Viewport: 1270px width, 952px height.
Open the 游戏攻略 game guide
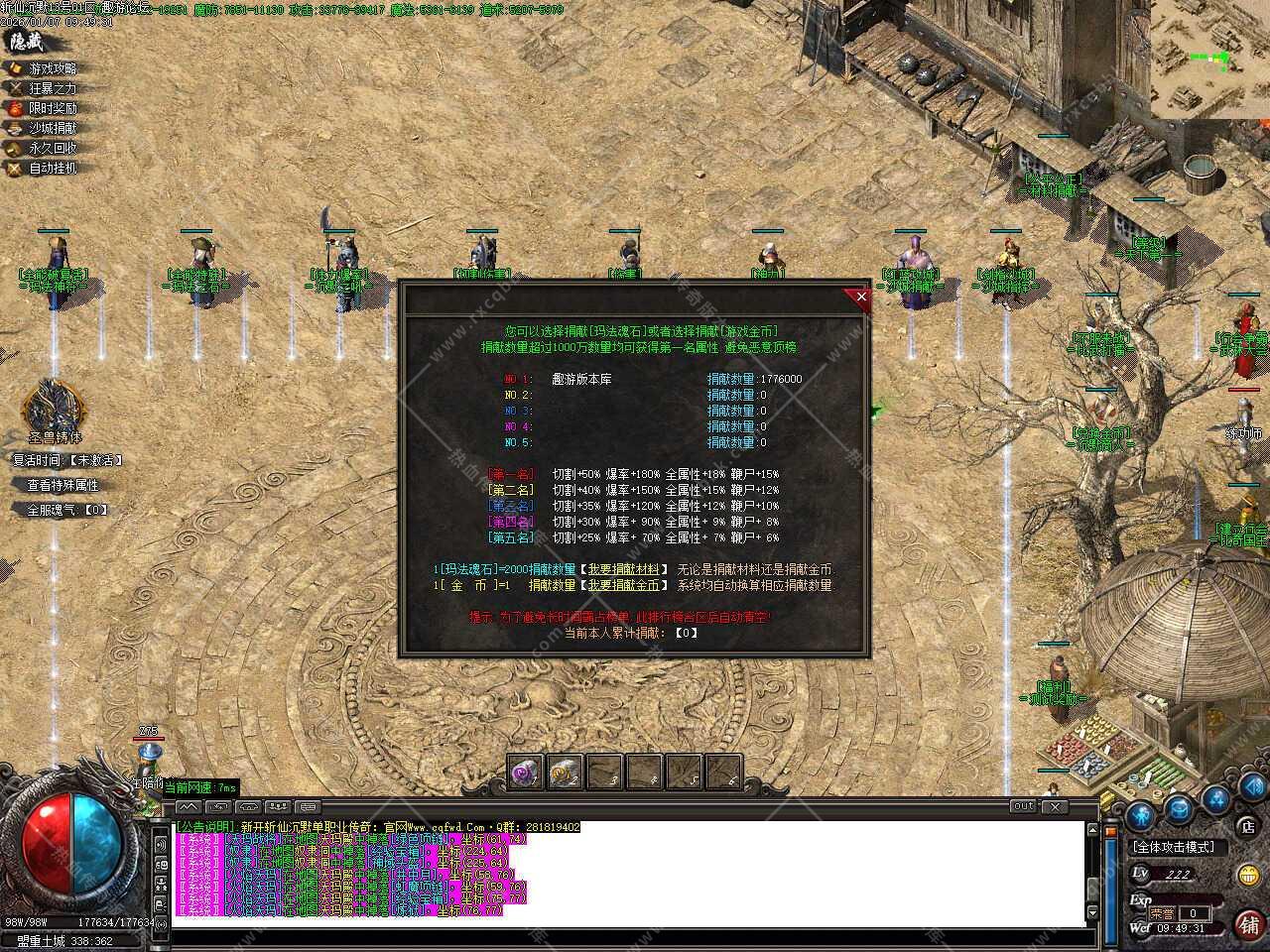(x=52, y=68)
